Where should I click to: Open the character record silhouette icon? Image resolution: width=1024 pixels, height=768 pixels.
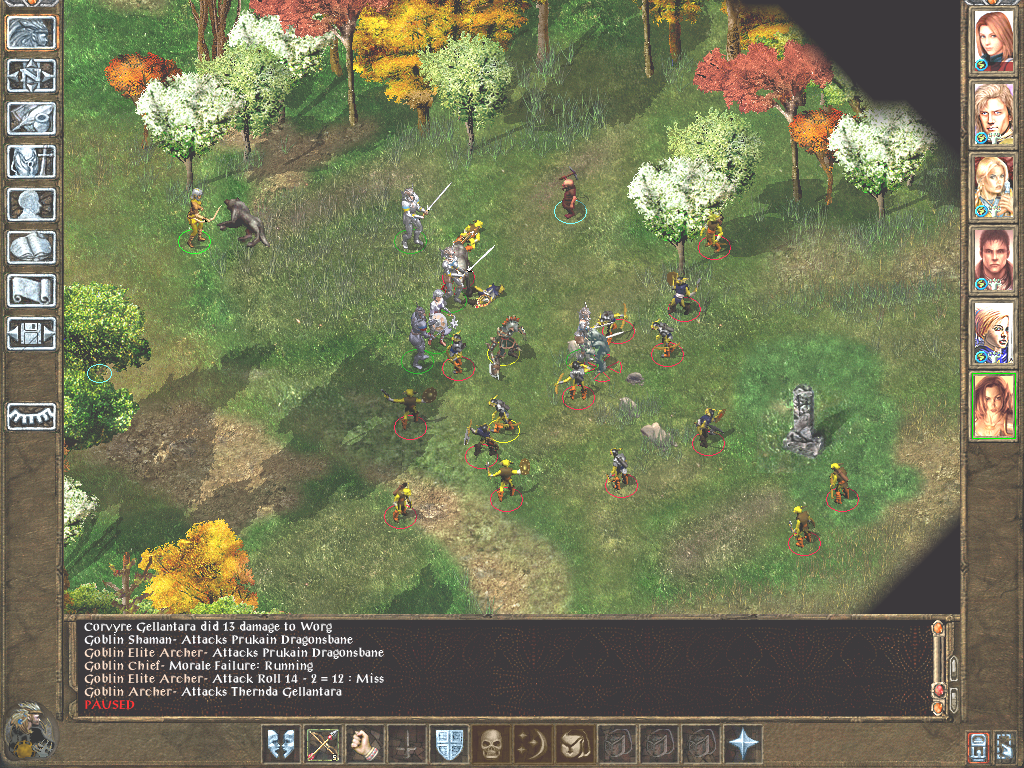[x=32, y=204]
